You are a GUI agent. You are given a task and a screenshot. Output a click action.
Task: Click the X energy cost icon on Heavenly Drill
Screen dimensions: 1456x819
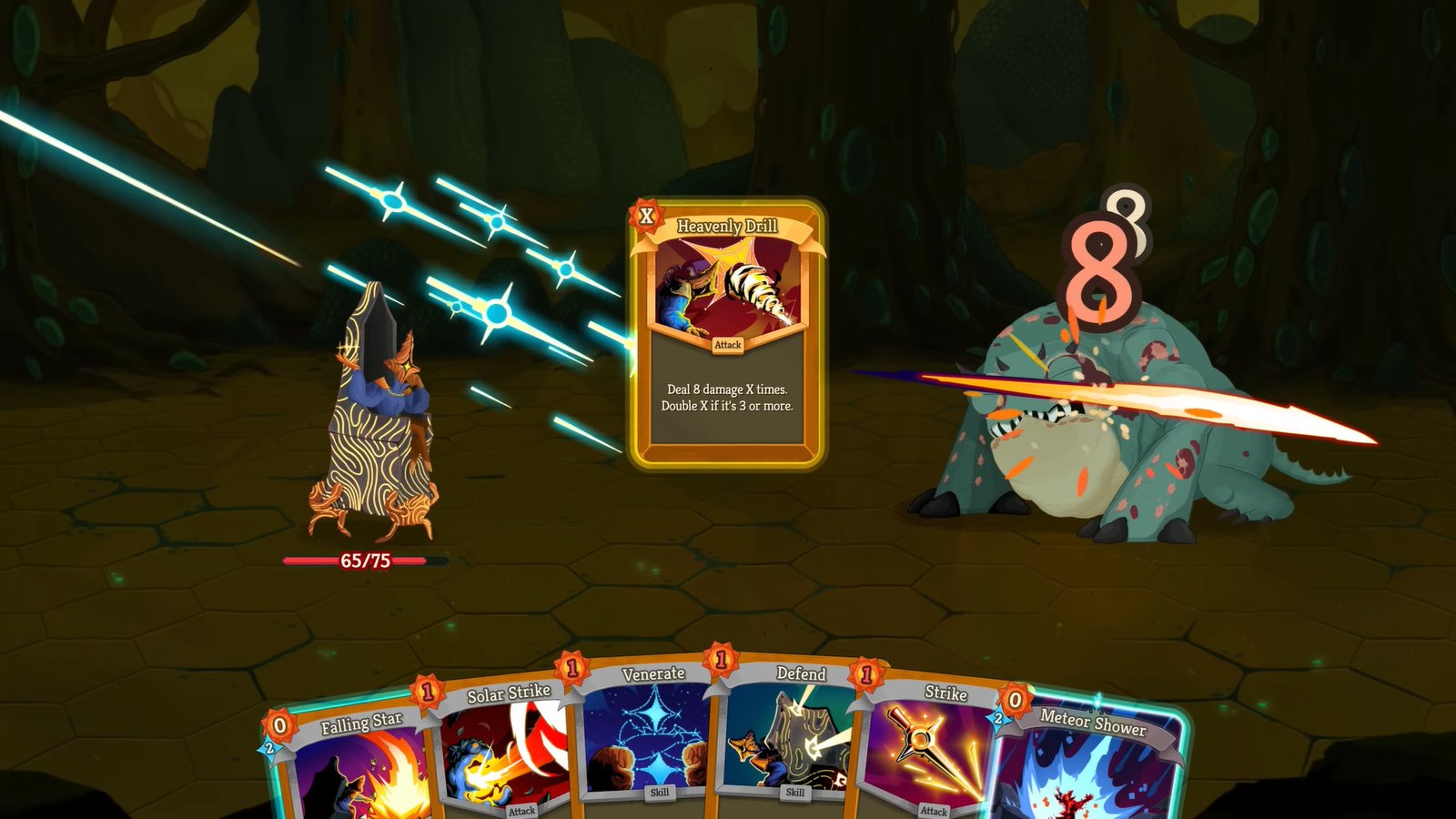point(645,217)
